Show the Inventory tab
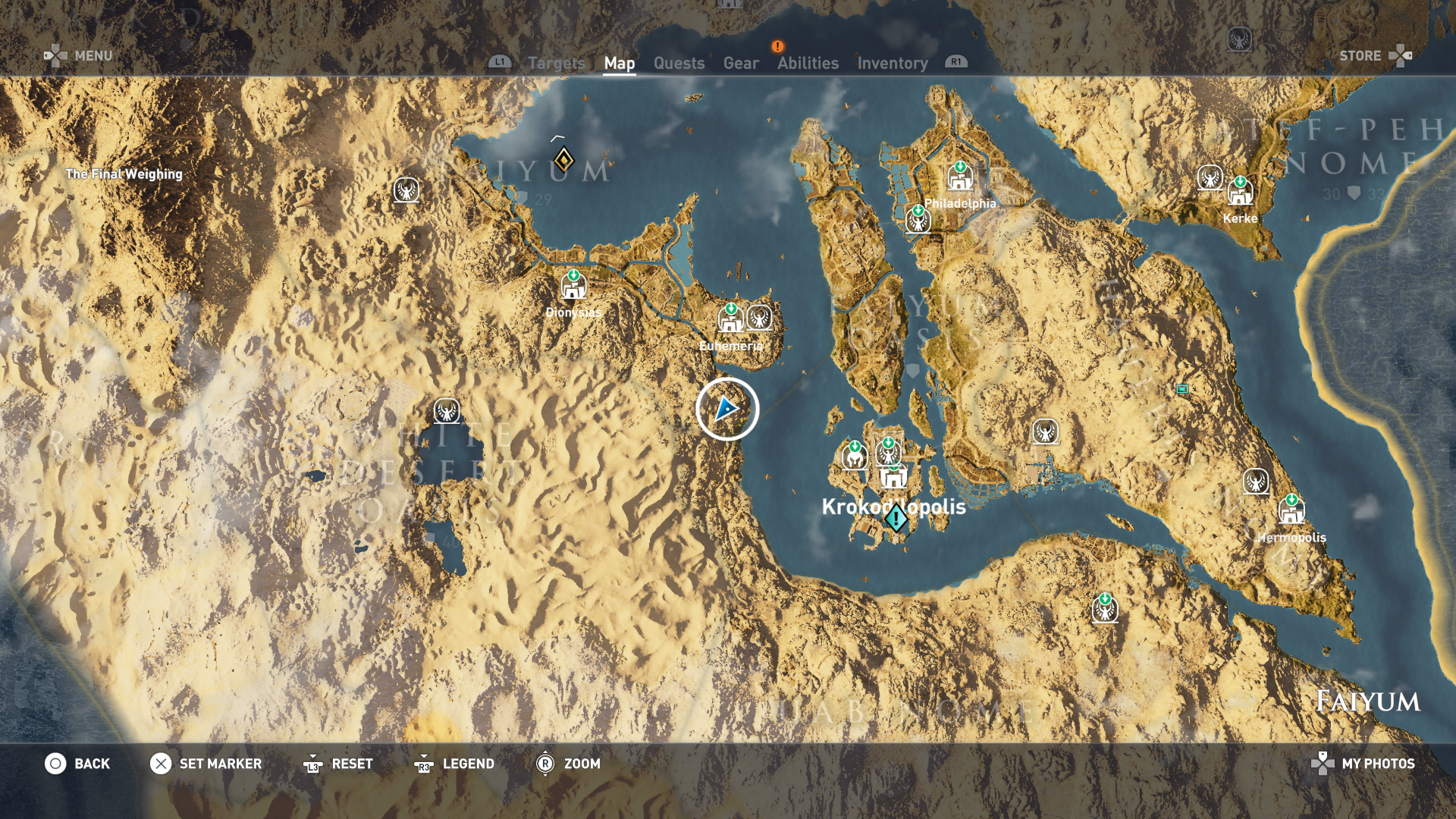 [x=892, y=64]
